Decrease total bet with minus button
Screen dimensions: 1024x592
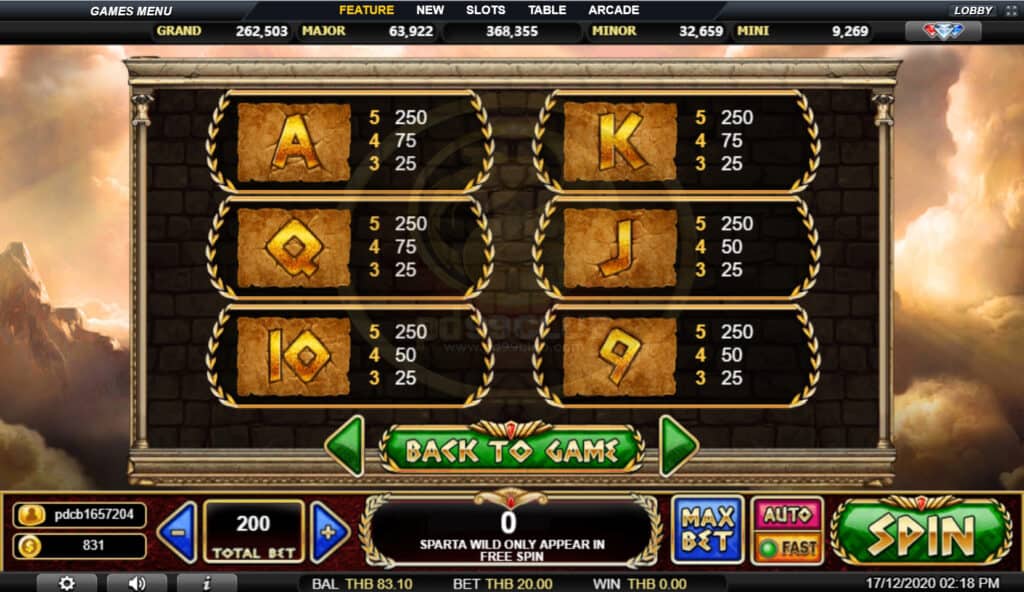point(177,531)
